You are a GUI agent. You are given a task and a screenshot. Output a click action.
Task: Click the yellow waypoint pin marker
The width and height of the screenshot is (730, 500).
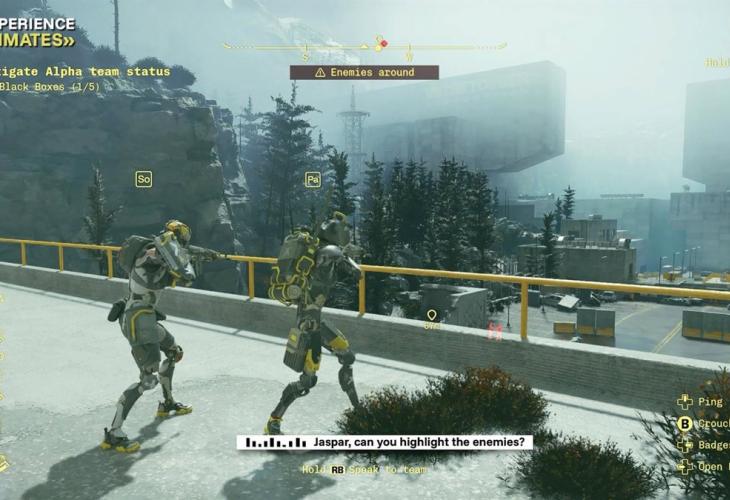click(432, 315)
